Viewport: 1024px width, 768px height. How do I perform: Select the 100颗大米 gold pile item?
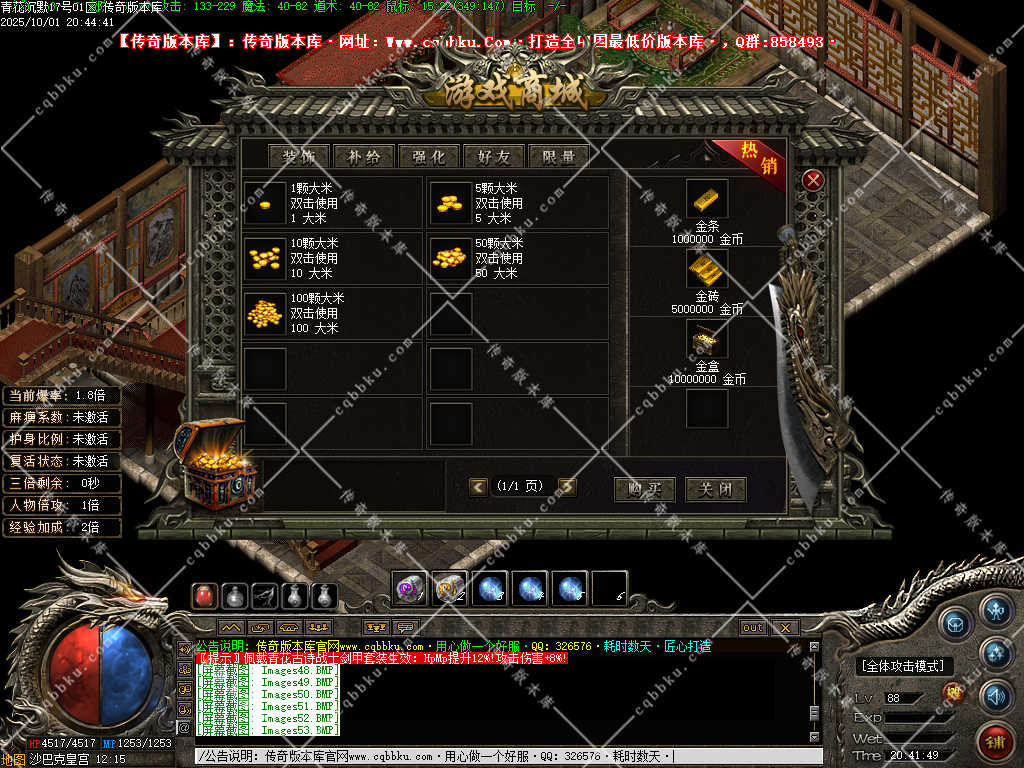pos(265,313)
